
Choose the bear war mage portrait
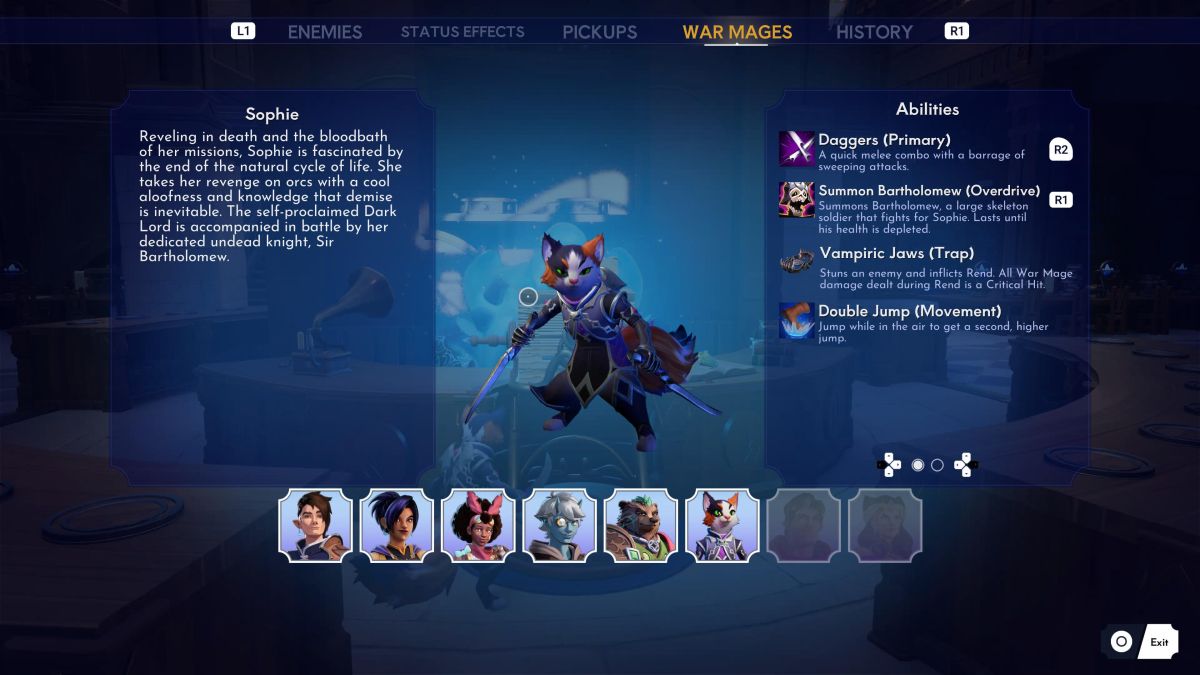641,525
